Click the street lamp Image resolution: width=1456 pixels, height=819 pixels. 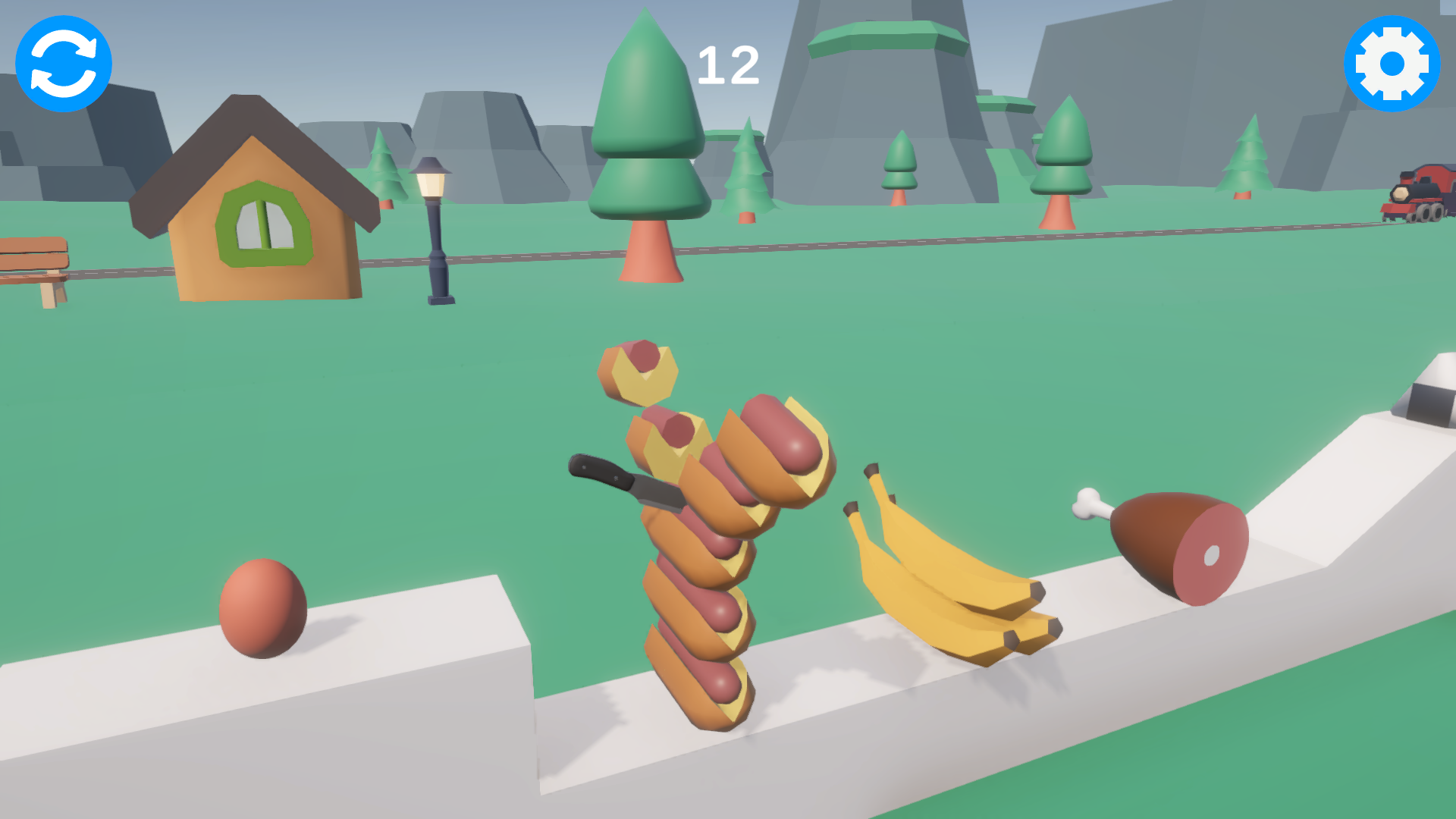pyautogui.click(x=435, y=227)
